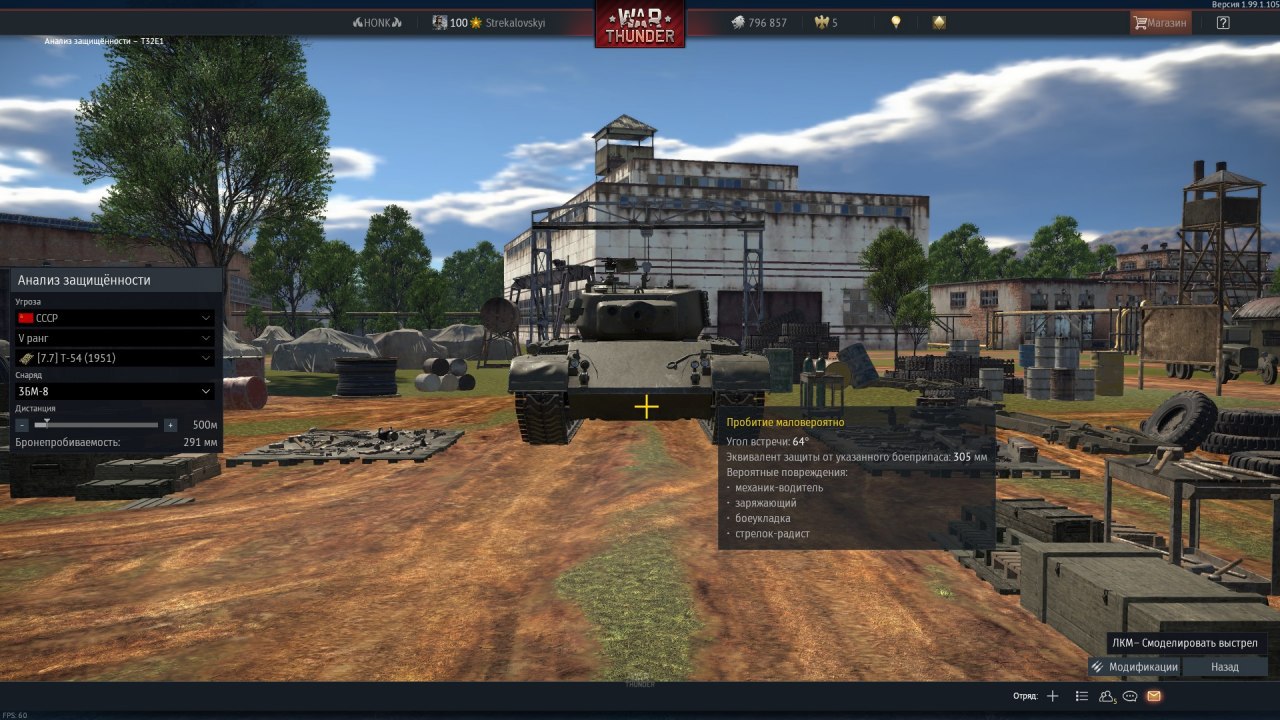1280x720 pixels.
Task: Open the СССР threat nation dropdown
Action: (115, 318)
